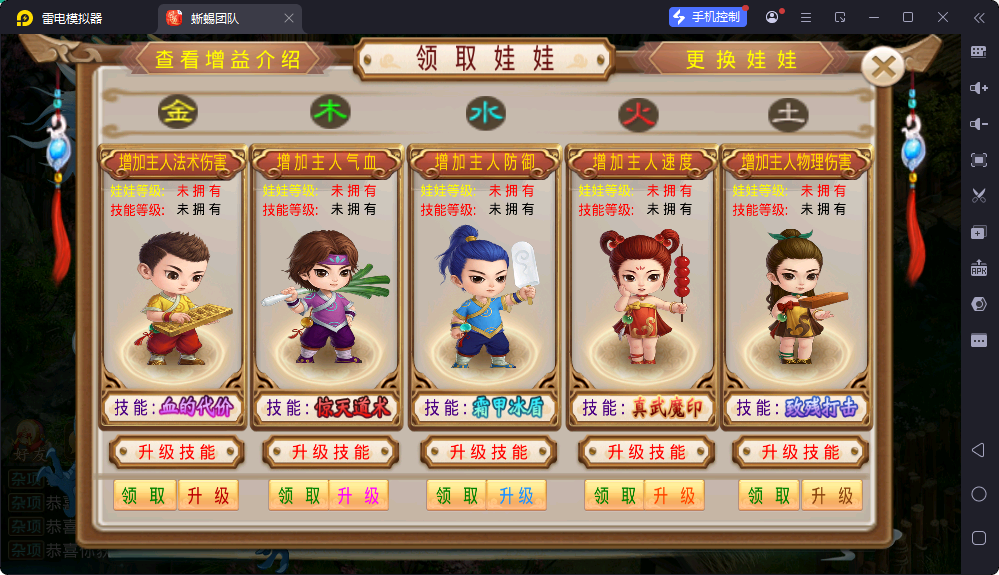
Task: Upgrade skill for the 真武魔印 doll
Action: tap(644, 452)
